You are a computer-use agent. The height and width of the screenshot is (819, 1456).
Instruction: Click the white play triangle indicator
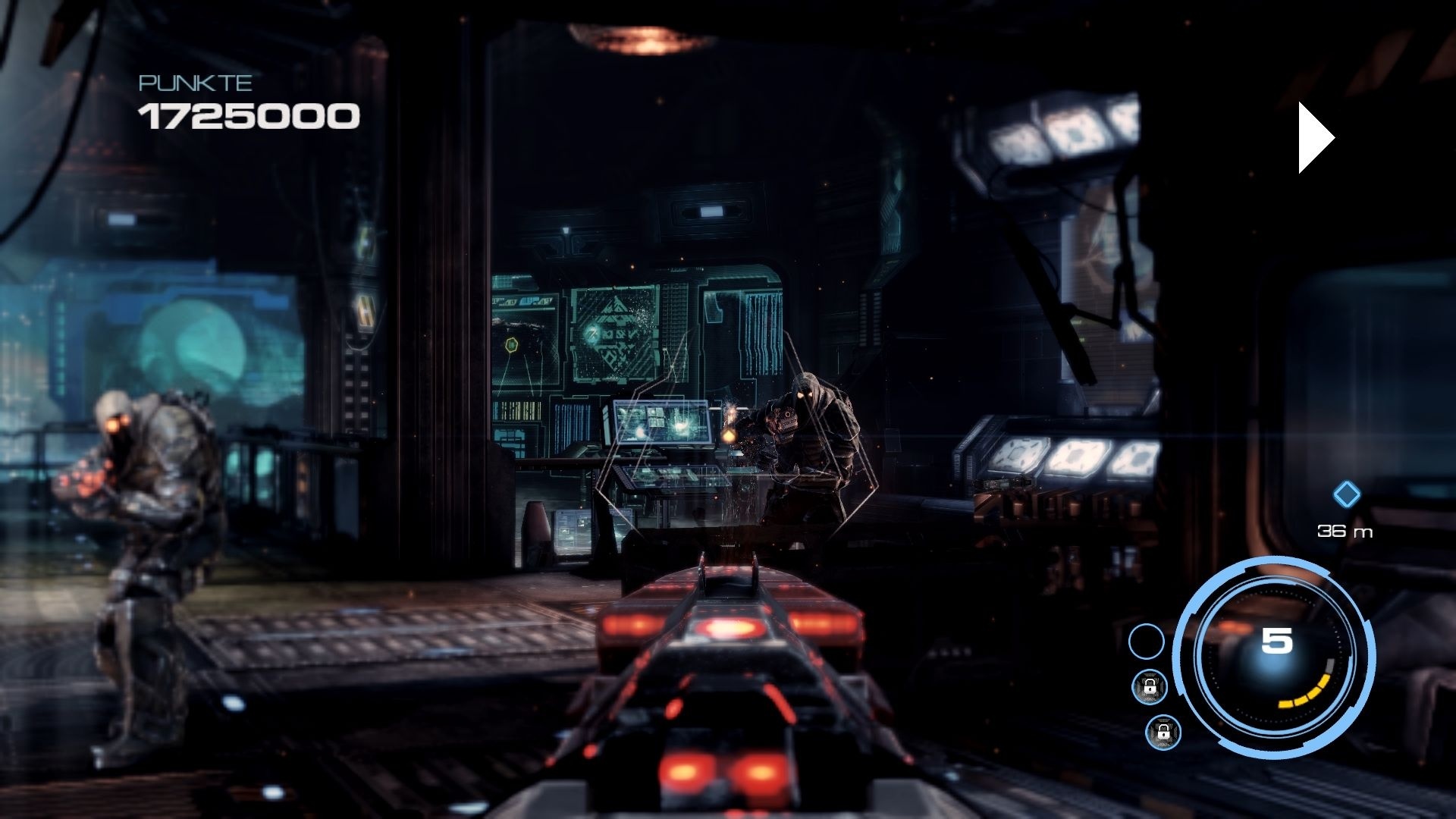click(x=1310, y=136)
